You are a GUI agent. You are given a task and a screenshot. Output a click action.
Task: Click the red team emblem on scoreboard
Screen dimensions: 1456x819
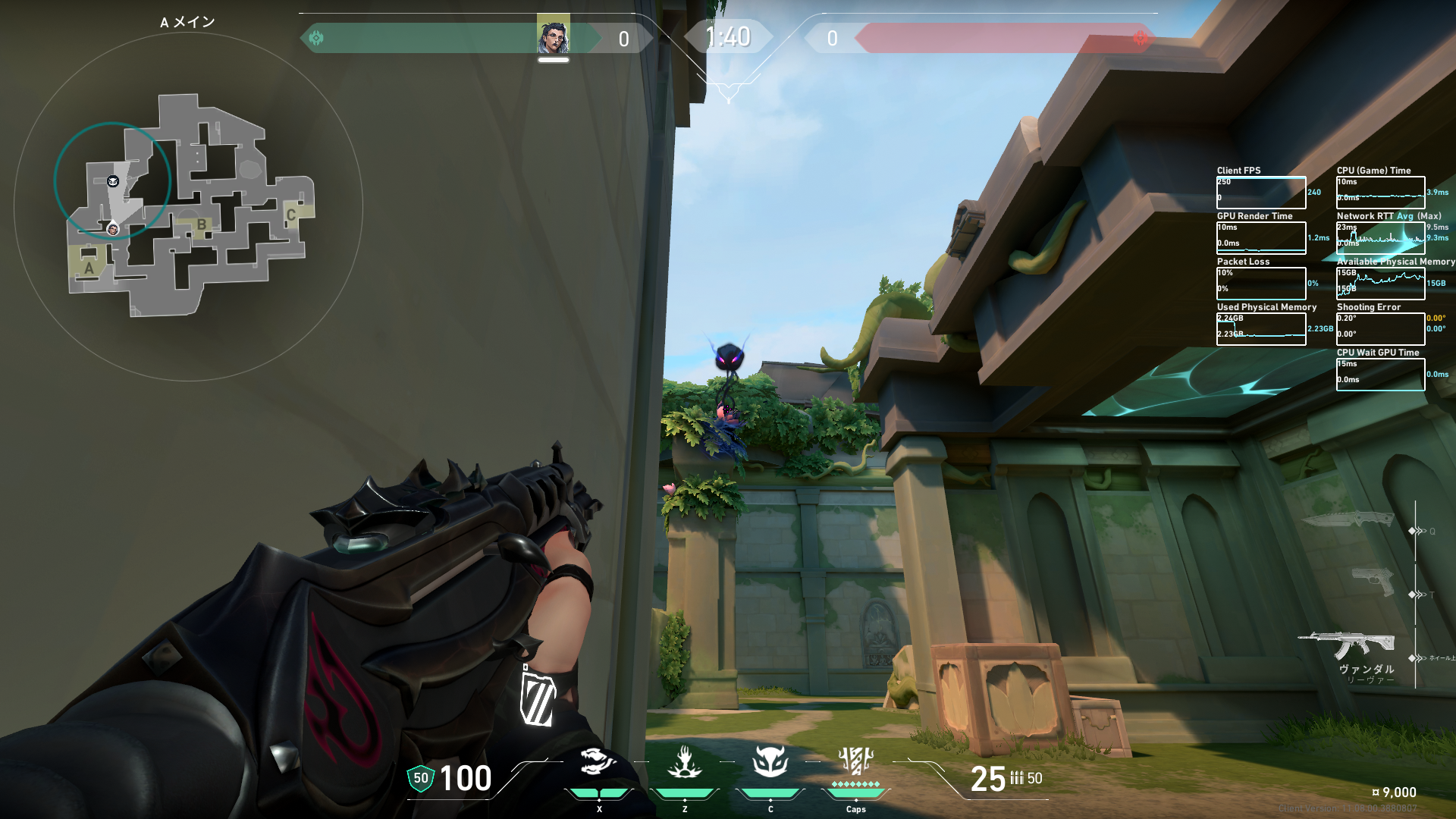coord(1140,38)
